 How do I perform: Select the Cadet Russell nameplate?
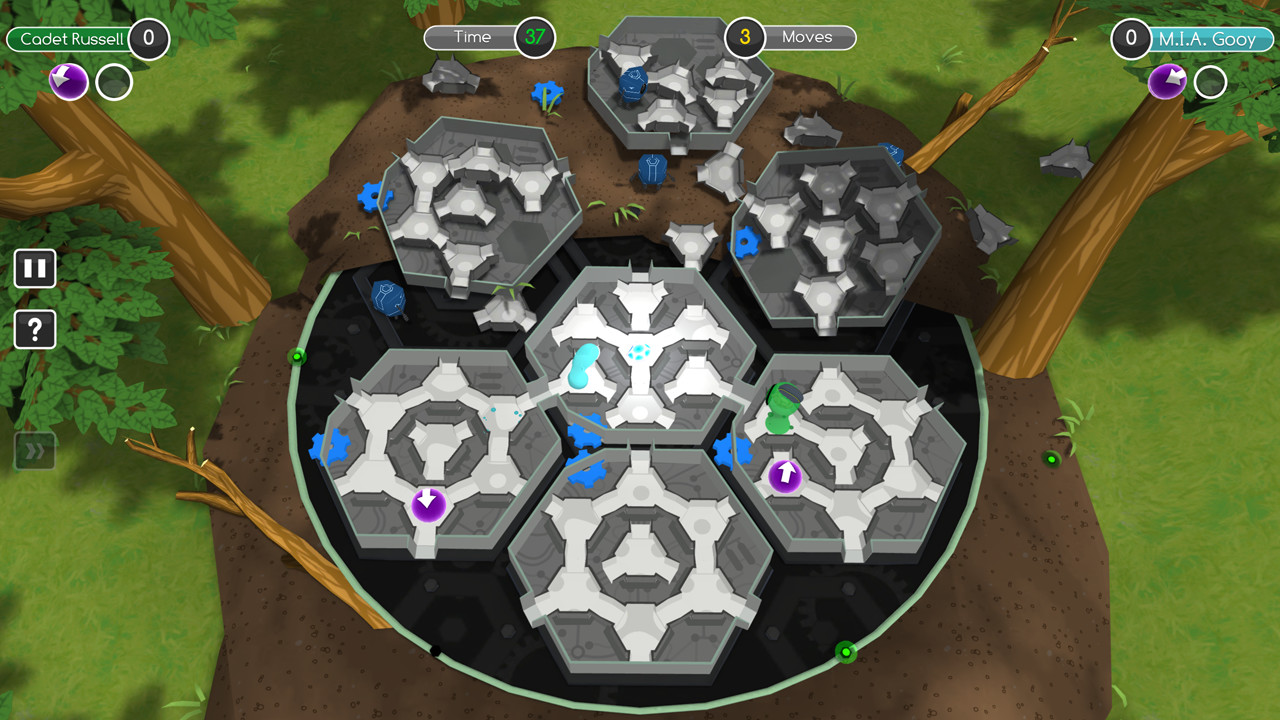[x=68, y=40]
